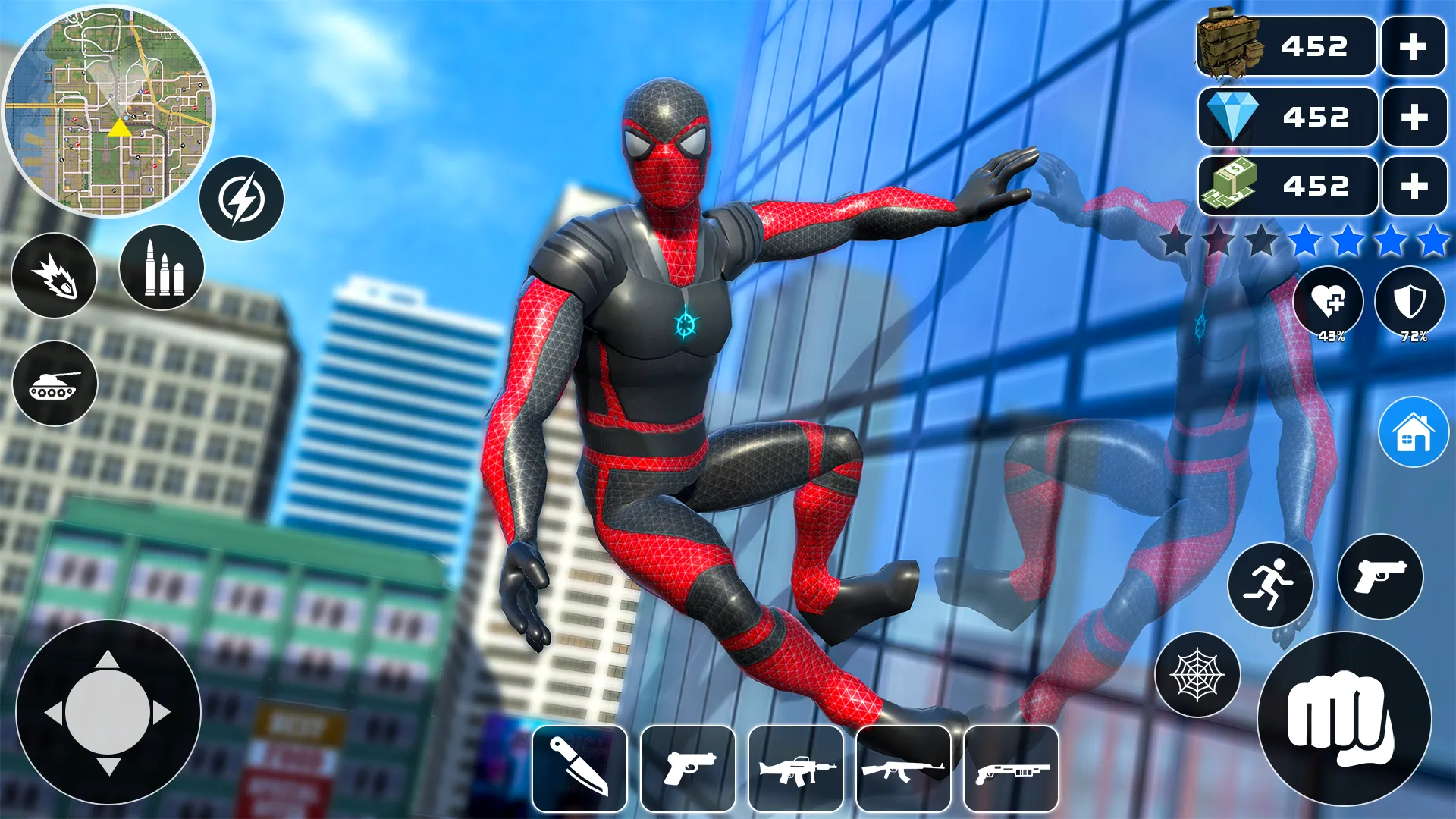Select the run/sprint icon

point(1271,585)
